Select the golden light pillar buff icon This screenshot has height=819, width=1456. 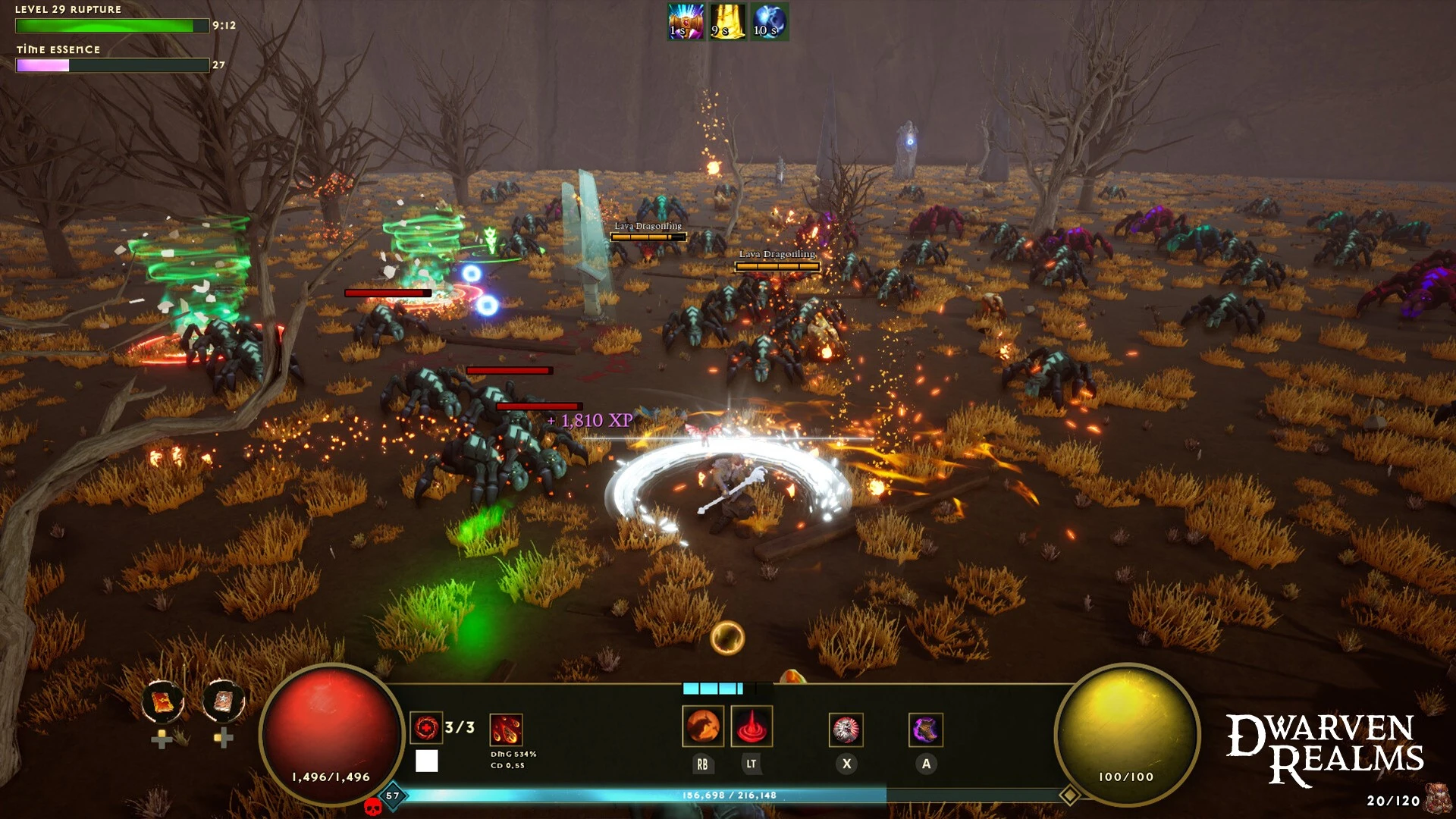click(x=727, y=21)
